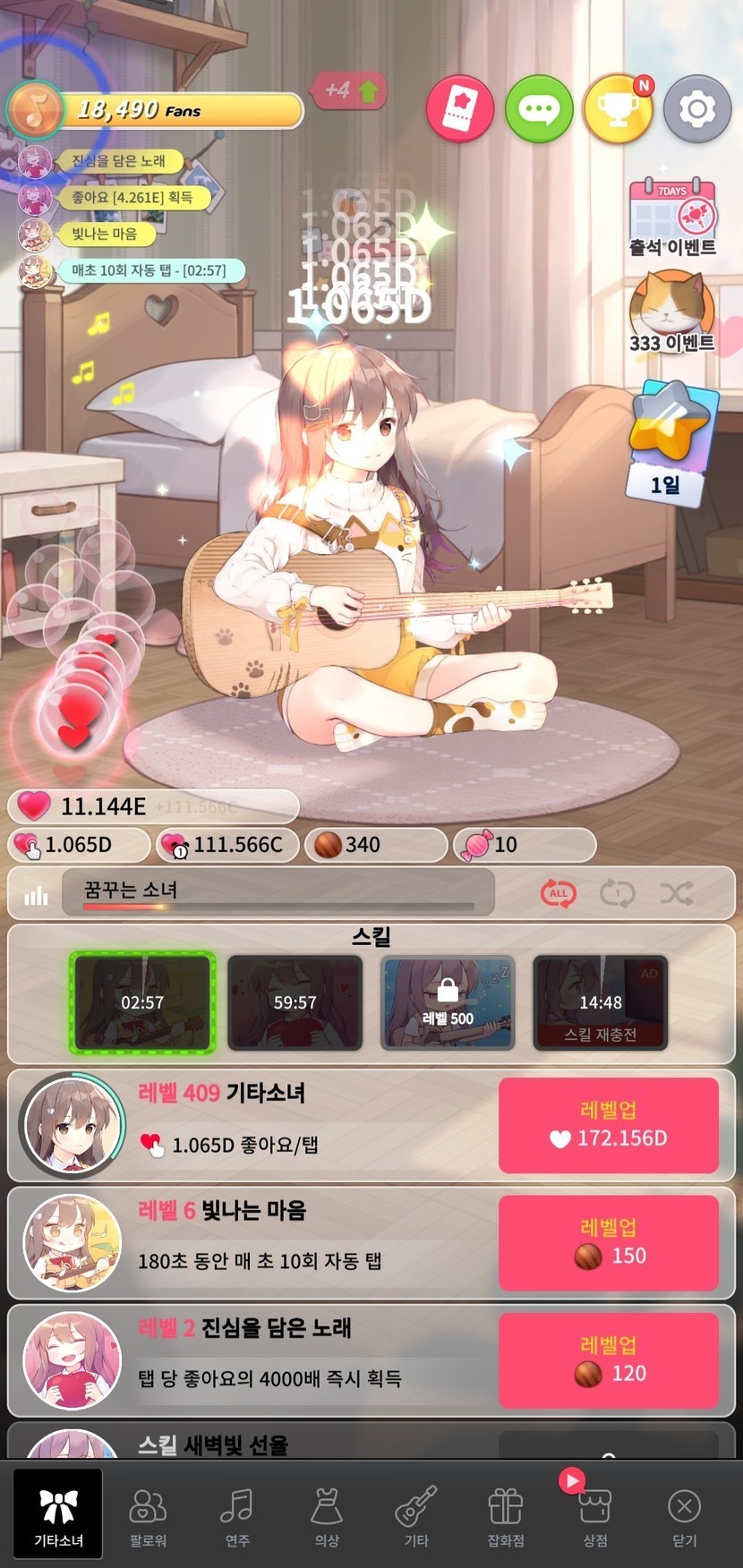
Task: Toggle the shuffle music button
Action: [676, 892]
